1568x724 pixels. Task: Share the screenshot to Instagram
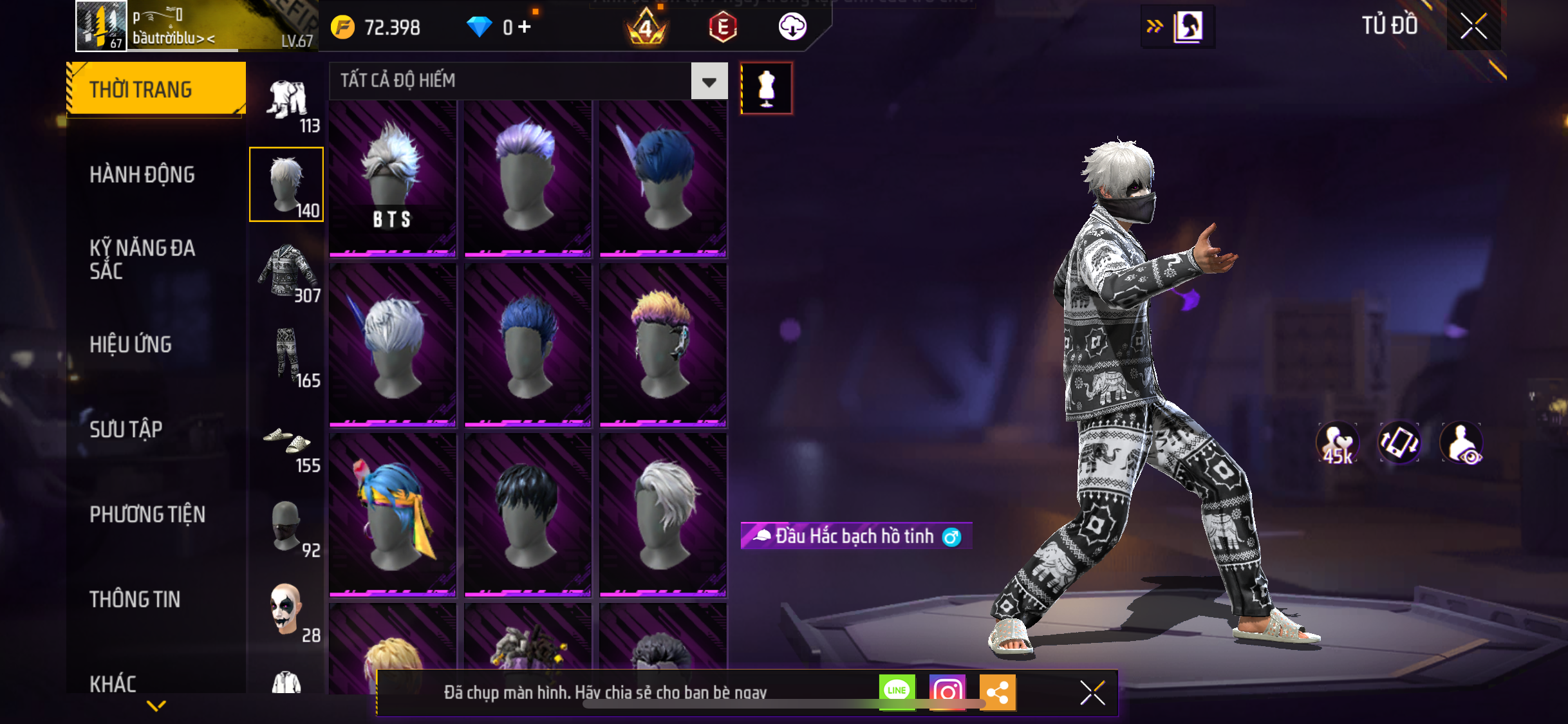tap(947, 692)
